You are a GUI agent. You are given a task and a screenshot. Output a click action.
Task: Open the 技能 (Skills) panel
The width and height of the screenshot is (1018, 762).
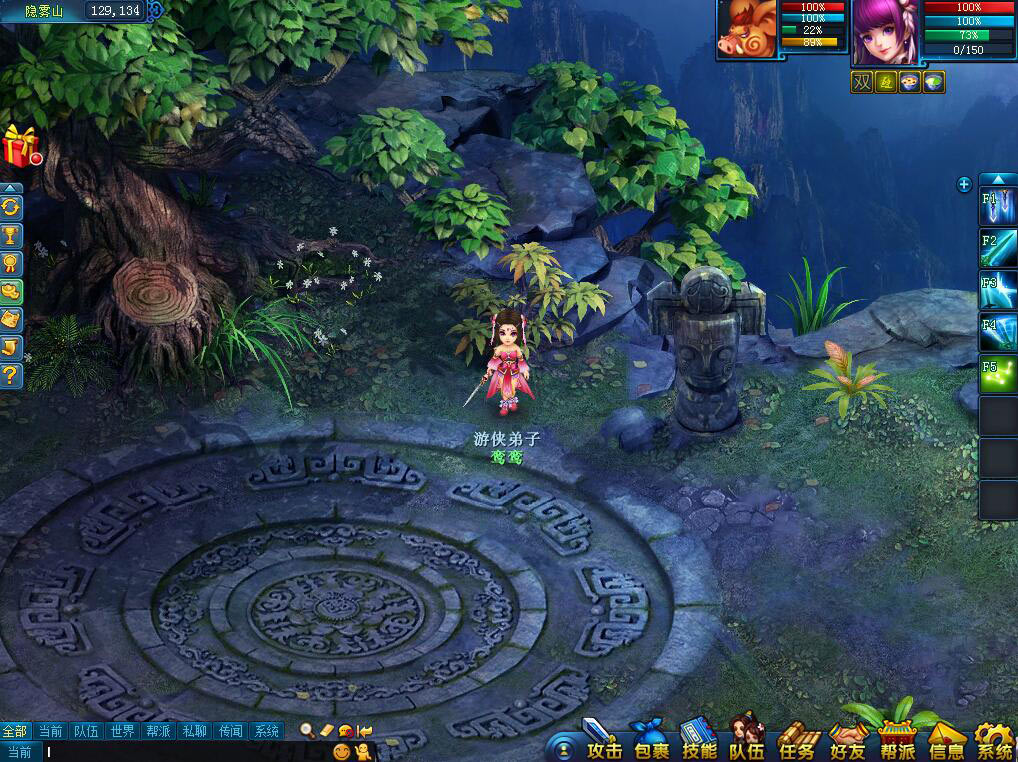click(x=699, y=742)
